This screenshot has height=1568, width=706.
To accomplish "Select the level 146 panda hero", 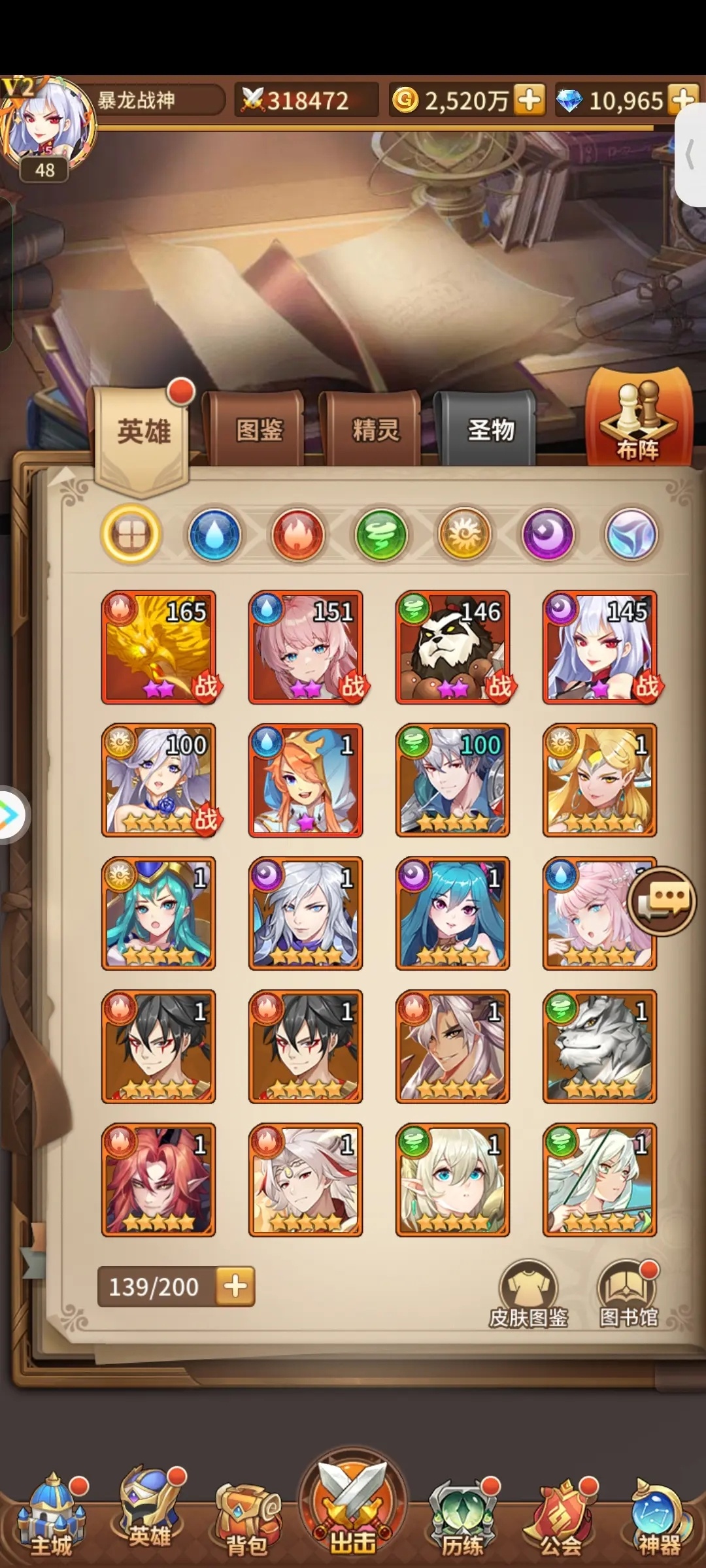I will pyautogui.click(x=453, y=647).
